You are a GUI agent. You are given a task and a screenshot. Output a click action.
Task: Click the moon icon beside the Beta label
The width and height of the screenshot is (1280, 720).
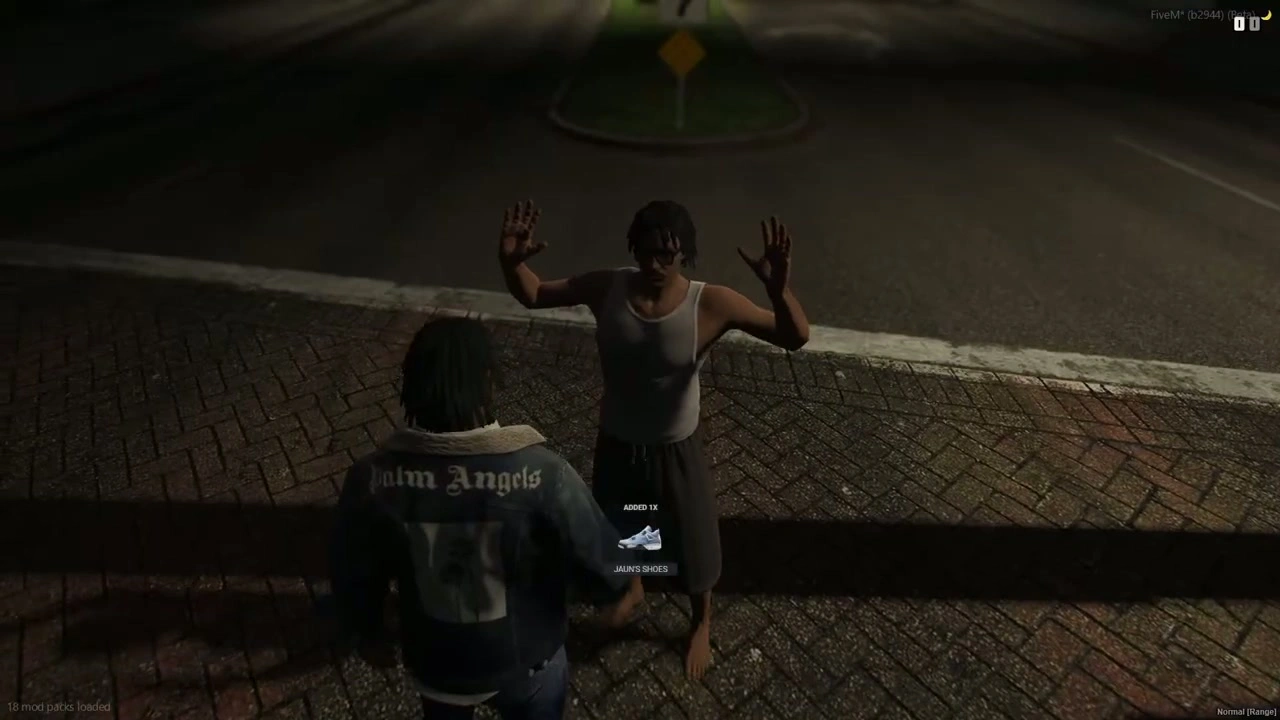1267,13
